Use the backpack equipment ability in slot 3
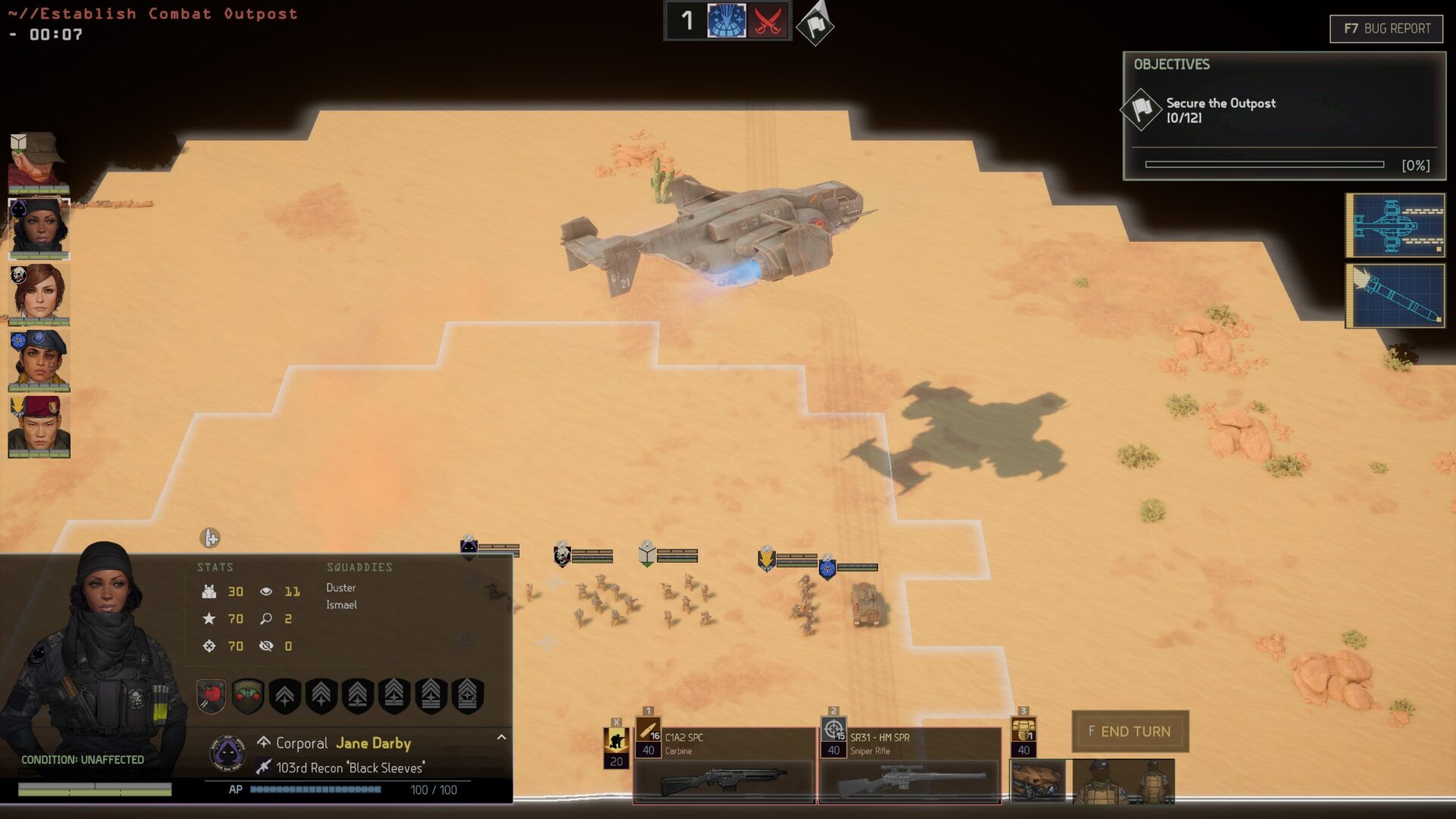 (x=1023, y=736)
